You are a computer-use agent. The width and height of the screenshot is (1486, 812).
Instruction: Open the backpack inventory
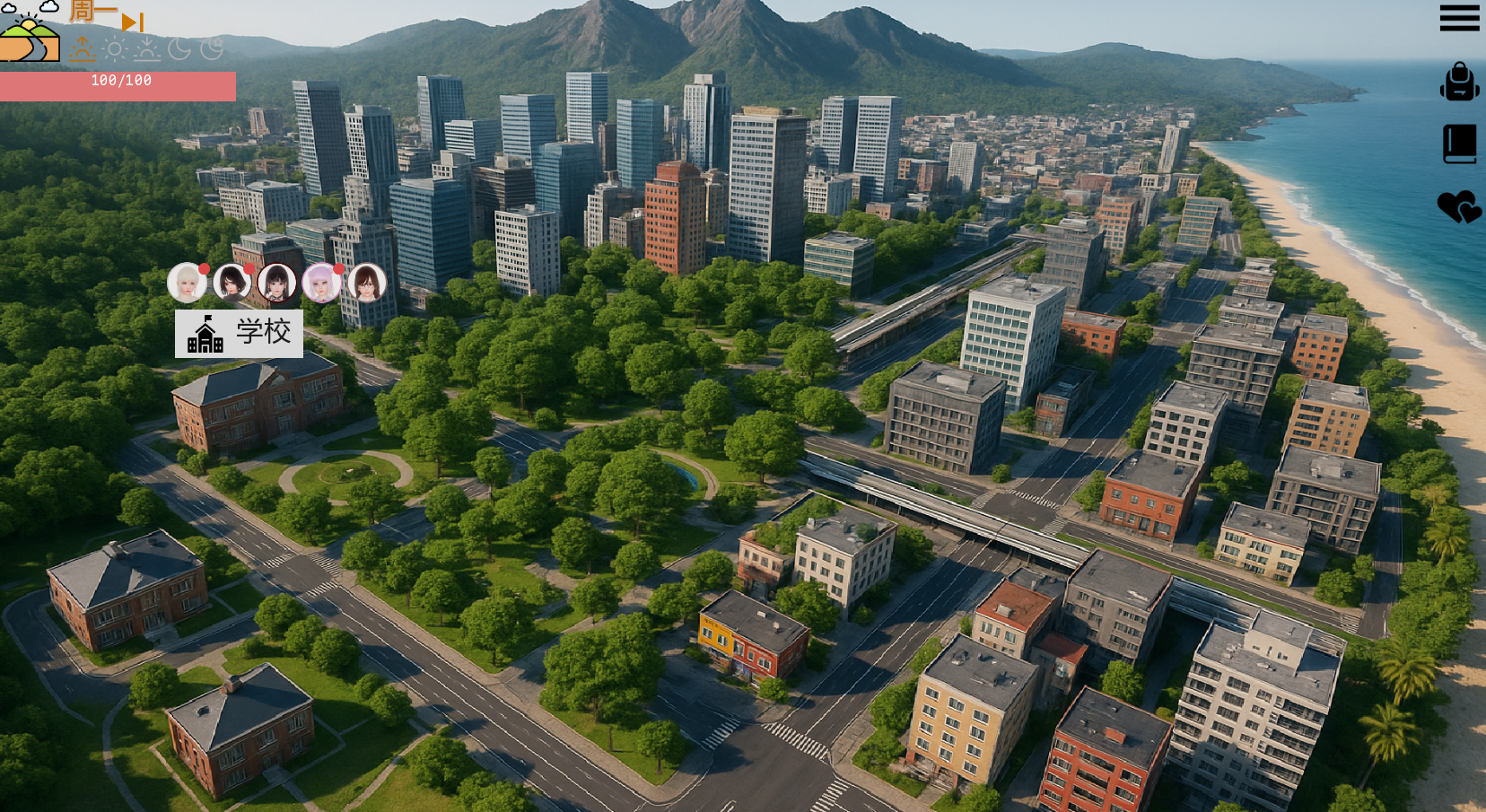pos(1459,83)
